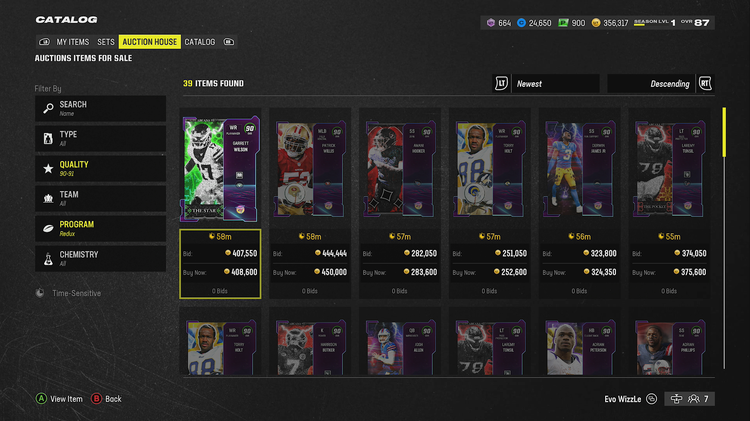Select the Garrett Wilson auction card
750x421 pixels.
coord(220,168)
